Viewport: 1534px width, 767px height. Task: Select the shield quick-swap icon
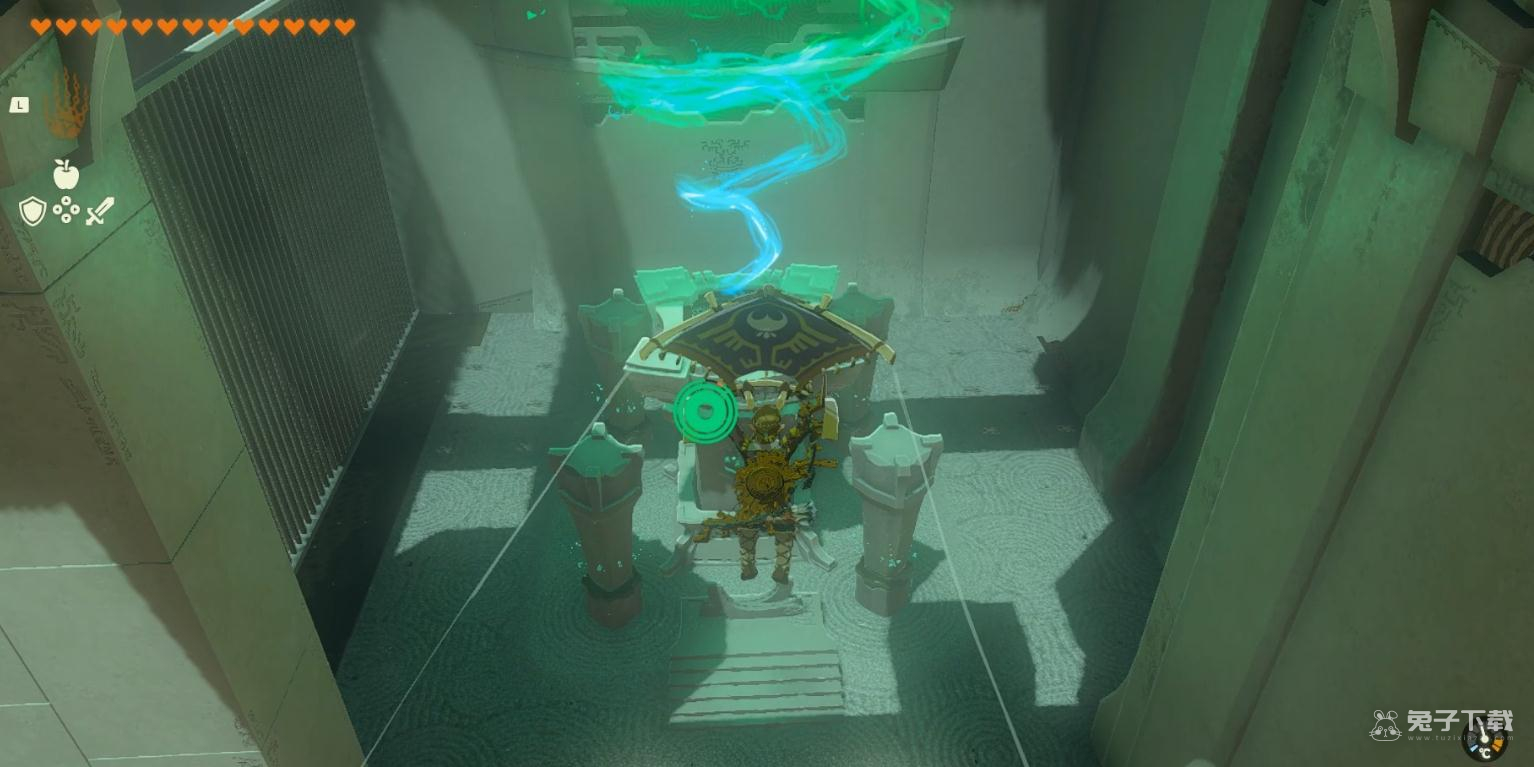[x=33, y=211]
